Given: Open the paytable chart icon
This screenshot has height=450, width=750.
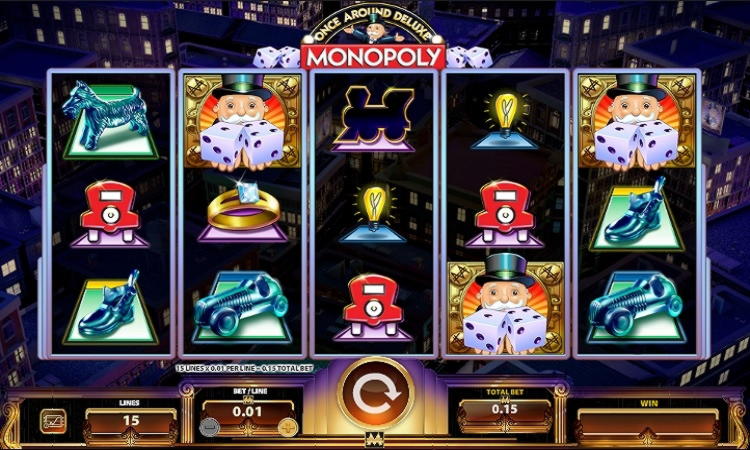Looking at the screenshot, I should coord(53,421).
